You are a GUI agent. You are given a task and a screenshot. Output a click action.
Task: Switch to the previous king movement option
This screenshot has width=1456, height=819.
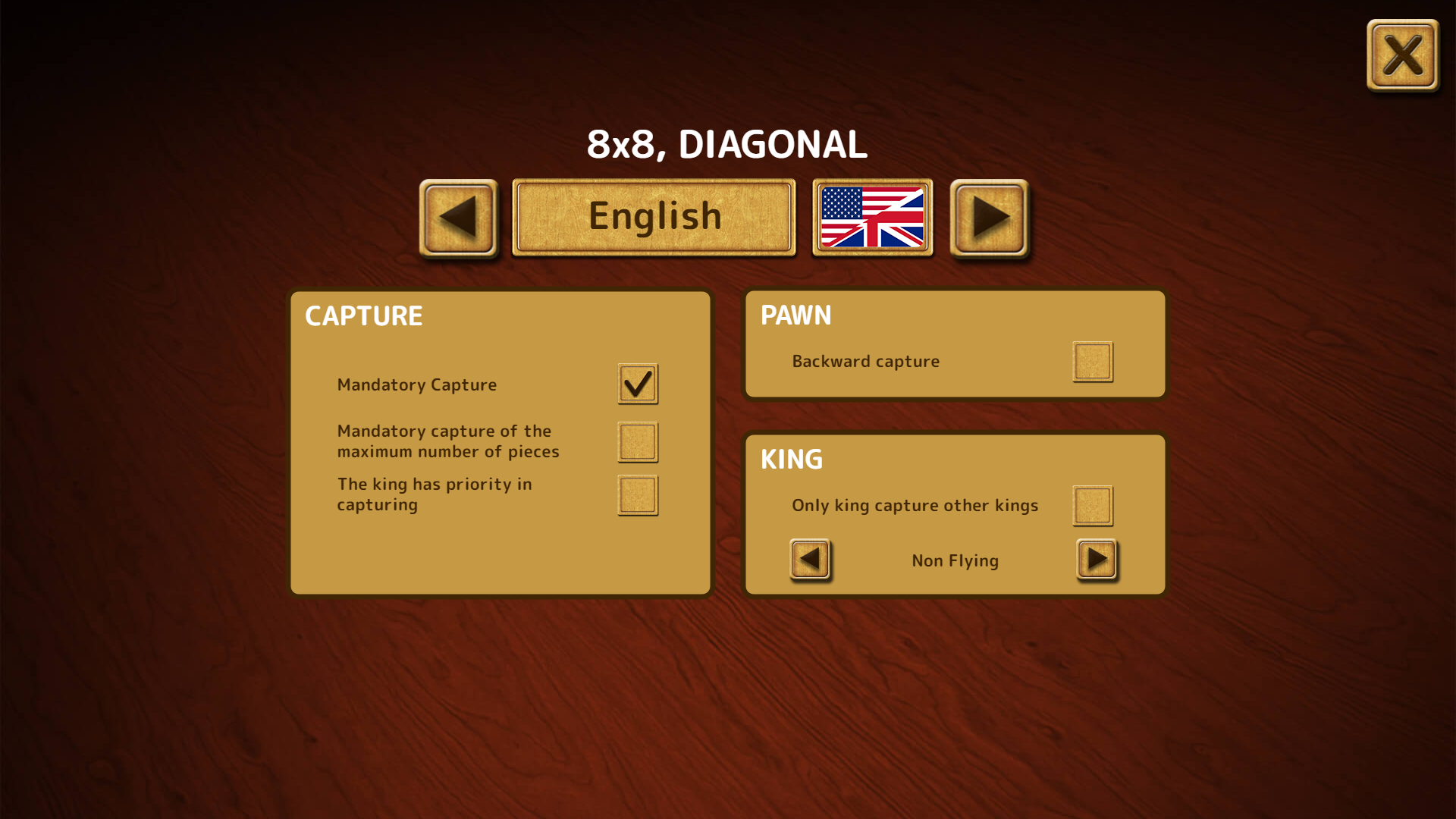(x=809, y=560)
